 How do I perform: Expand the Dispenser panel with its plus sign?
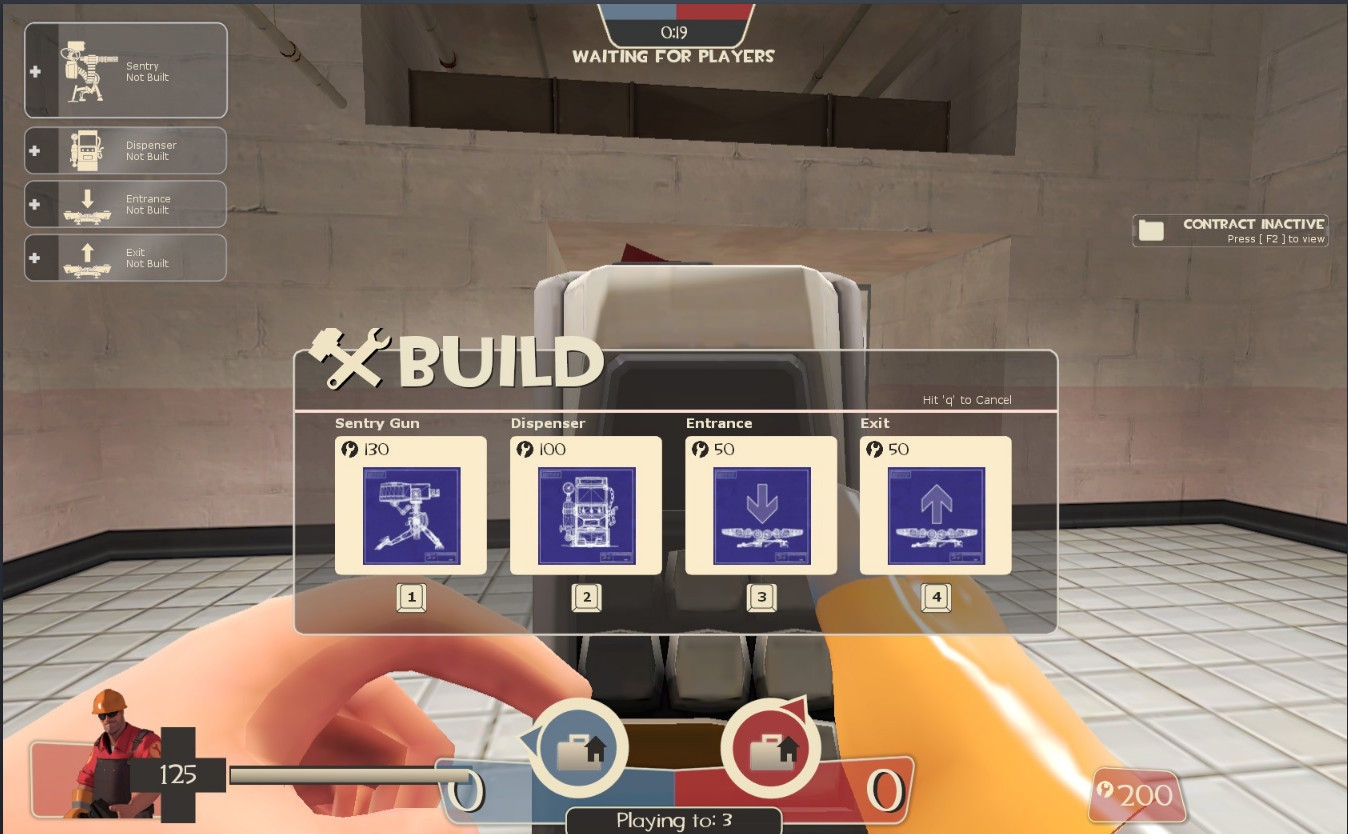pyautogui.click(x=35, y=150)
